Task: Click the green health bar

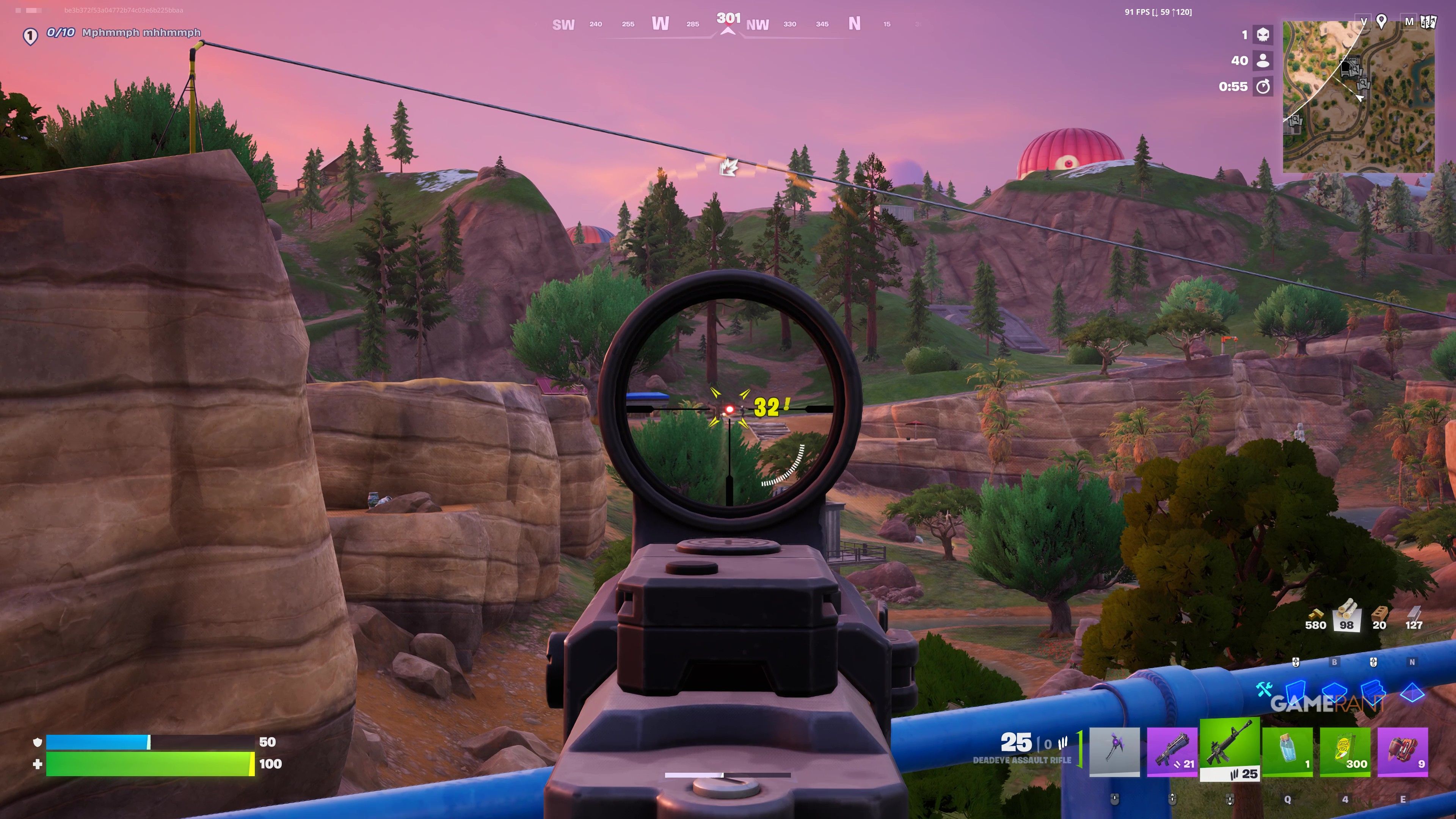Action: 147,764
